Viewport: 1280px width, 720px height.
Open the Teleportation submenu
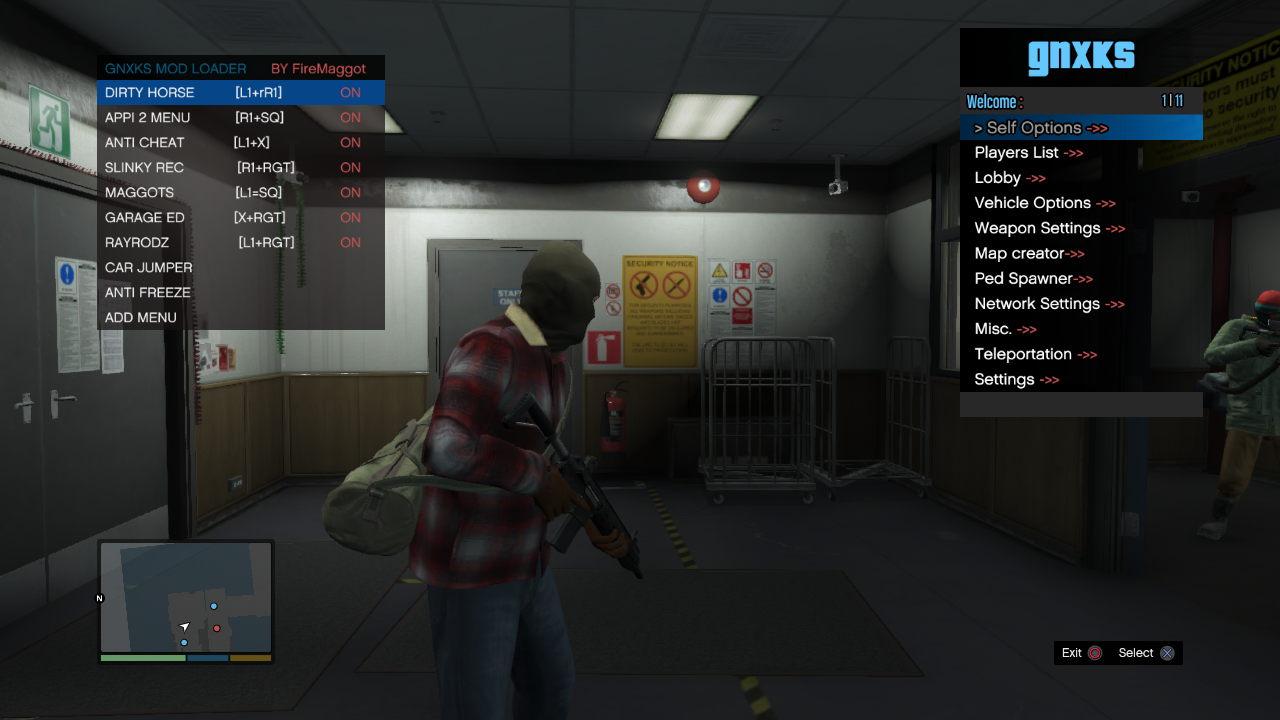pos(1035,354)
